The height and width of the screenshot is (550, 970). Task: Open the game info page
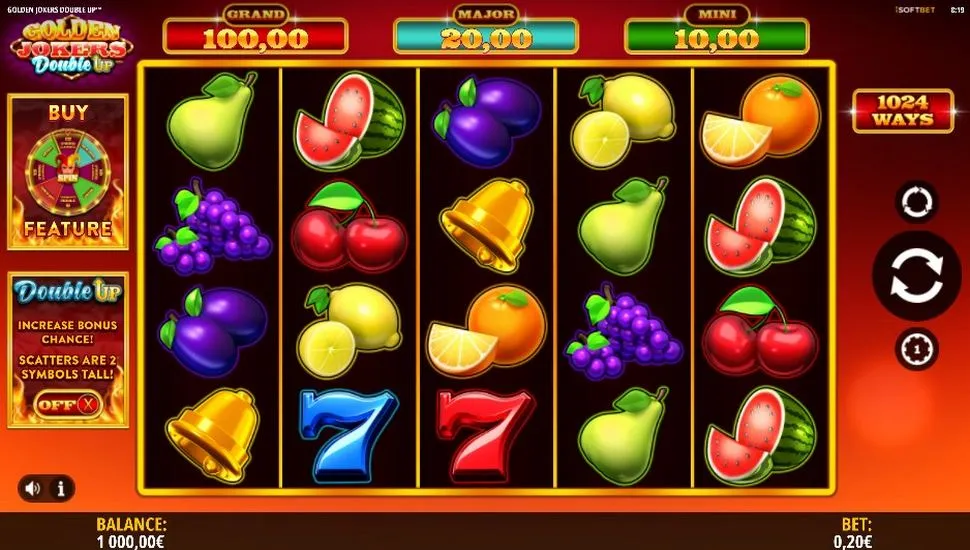pos(61,488)
